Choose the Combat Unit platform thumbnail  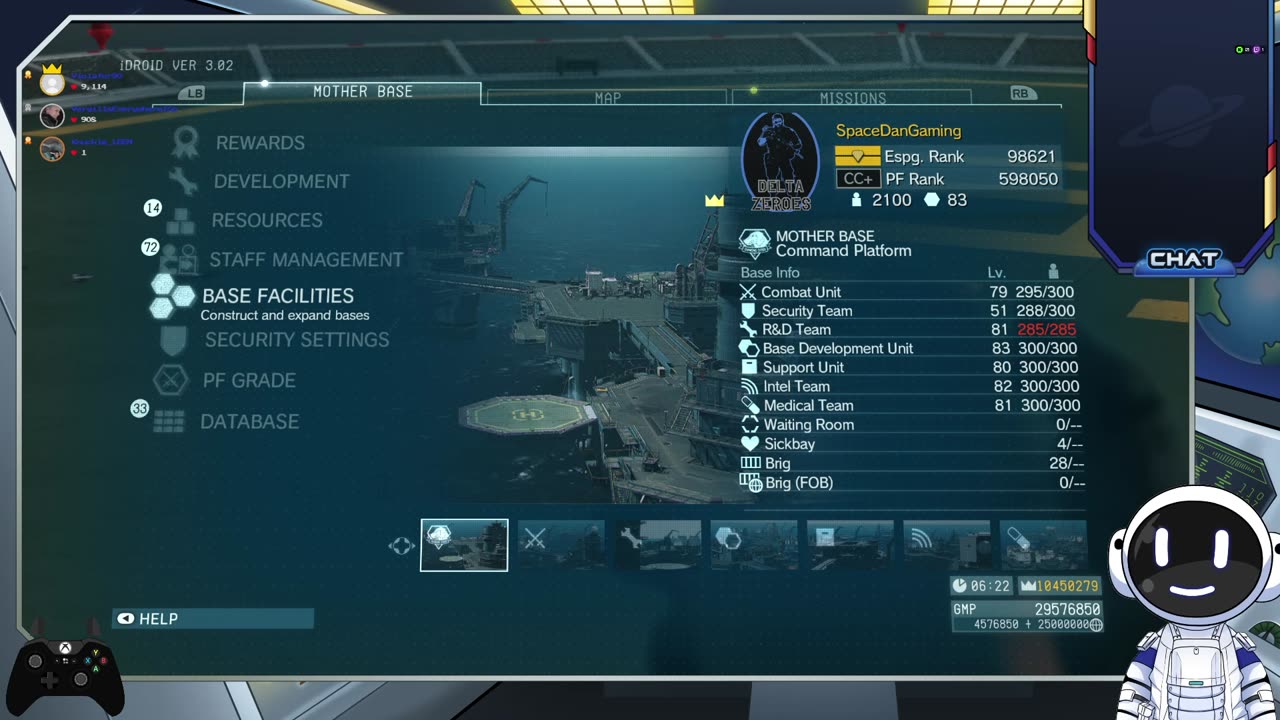pyautogui.click(x=560, y=545)
